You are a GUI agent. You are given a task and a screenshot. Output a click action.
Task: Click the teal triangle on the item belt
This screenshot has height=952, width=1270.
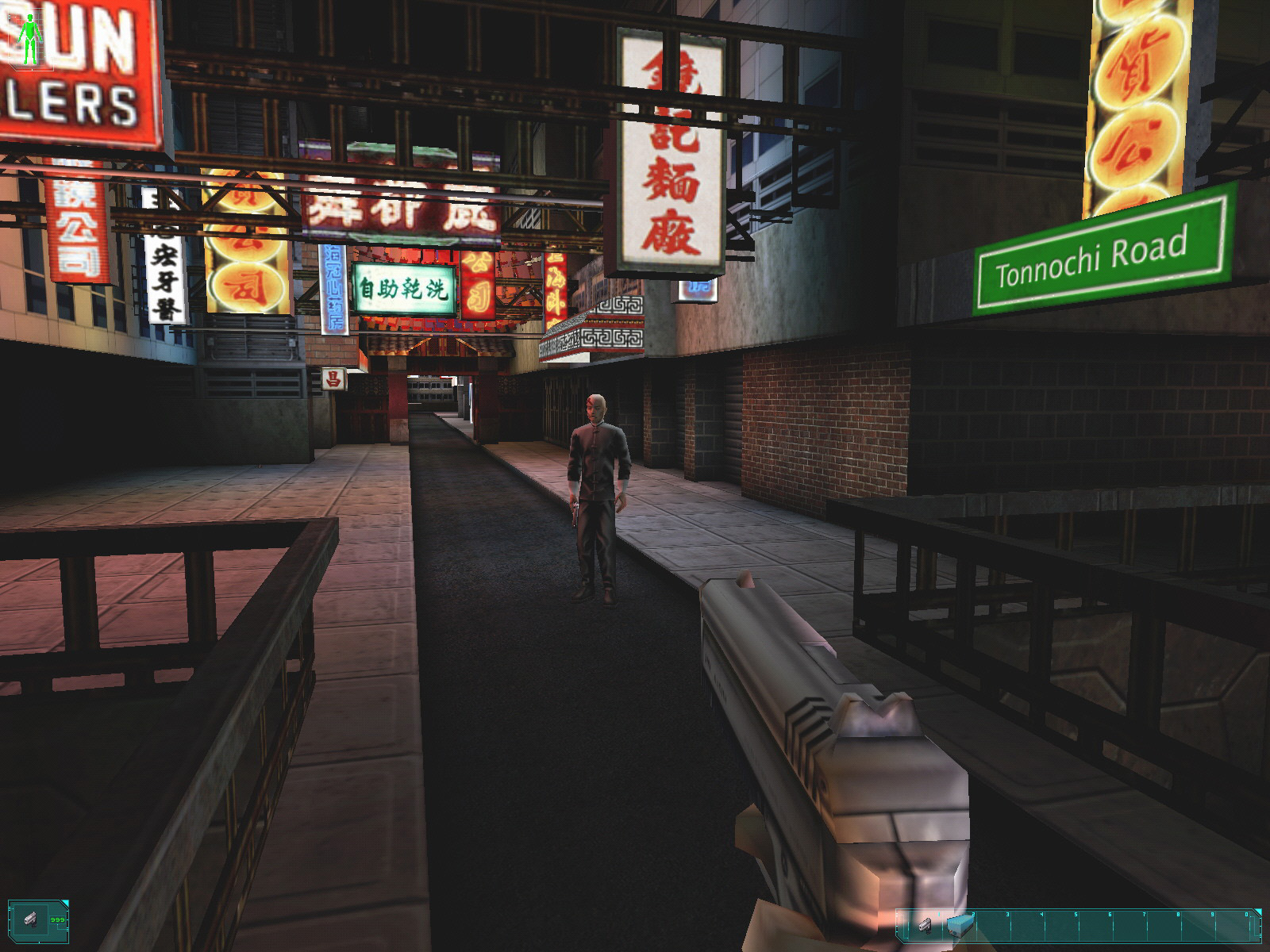coord(1259,912)
